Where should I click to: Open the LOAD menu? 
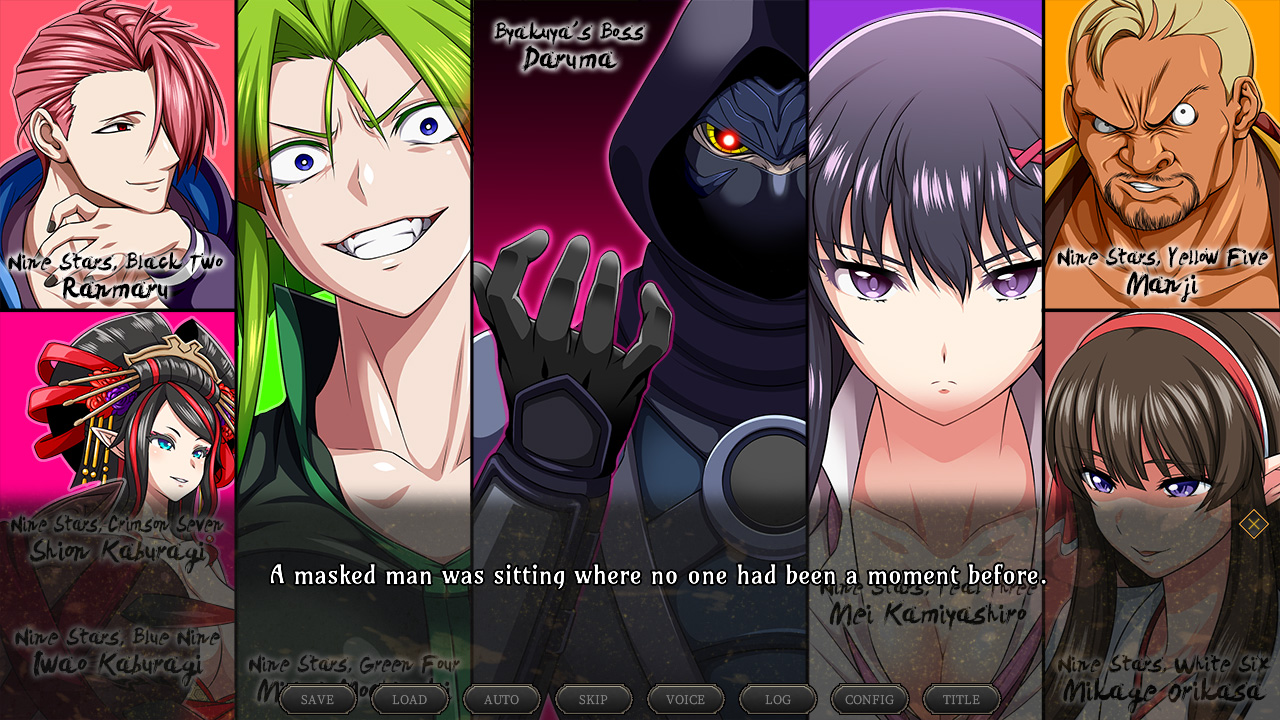[x=410, y=699]
